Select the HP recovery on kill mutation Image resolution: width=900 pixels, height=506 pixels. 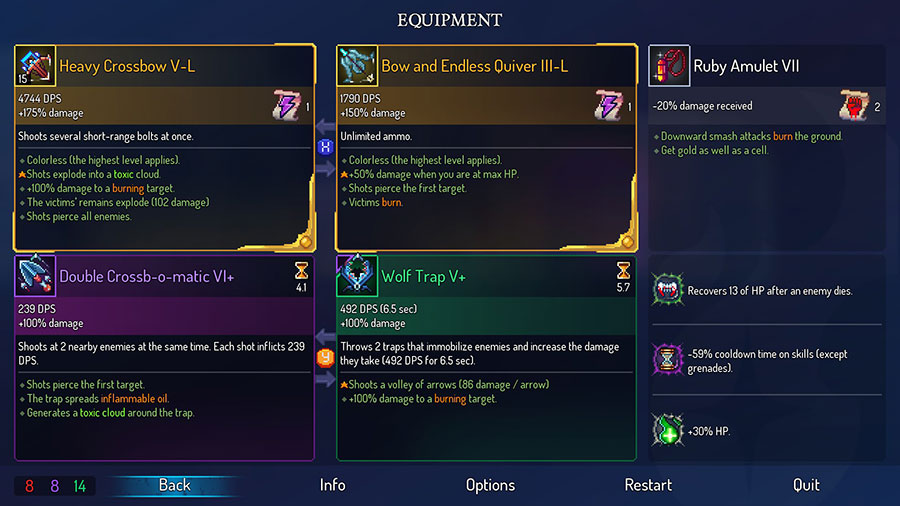[x=768, y=291]
